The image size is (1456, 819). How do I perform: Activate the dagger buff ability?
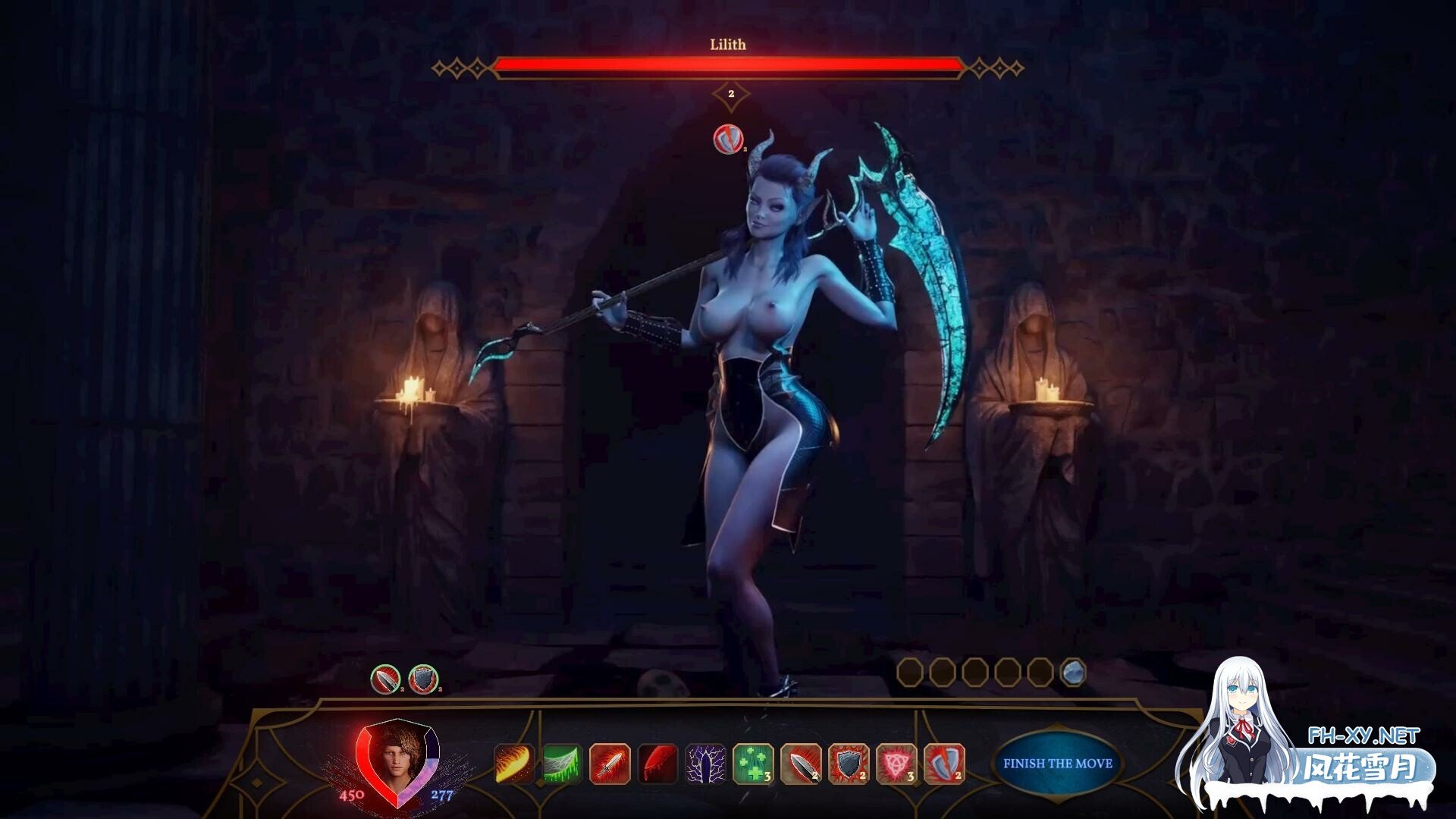[801, 764]
